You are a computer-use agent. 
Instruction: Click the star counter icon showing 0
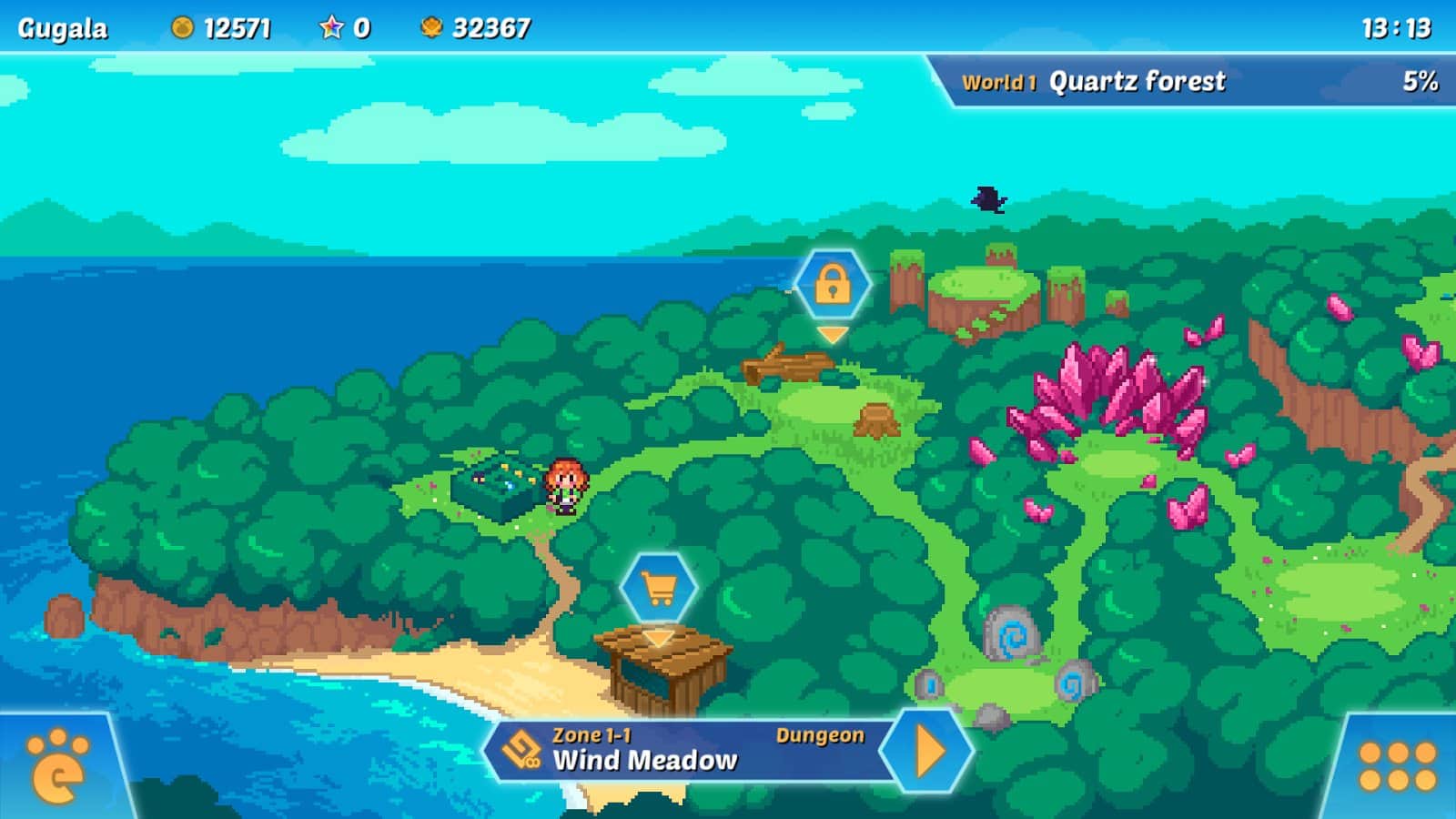331,26
